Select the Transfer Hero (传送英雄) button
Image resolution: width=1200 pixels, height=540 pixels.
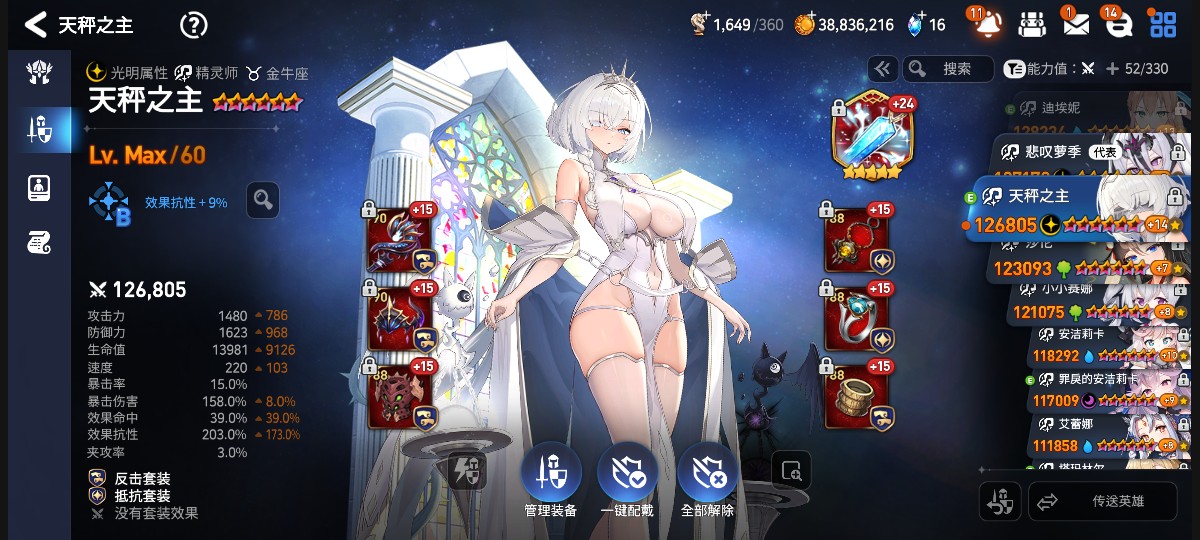(1102, 502)
